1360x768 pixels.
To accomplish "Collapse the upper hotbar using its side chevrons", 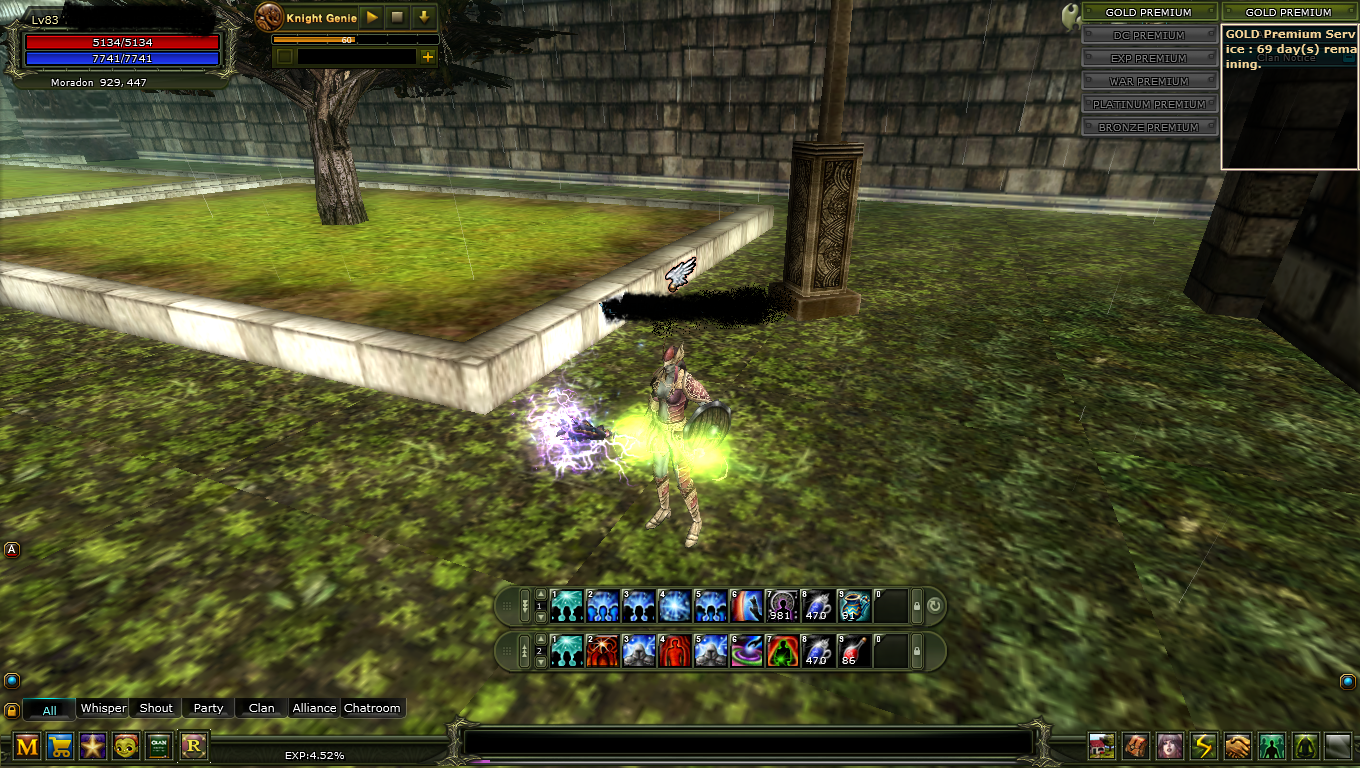I will click(x=525, y=605).
